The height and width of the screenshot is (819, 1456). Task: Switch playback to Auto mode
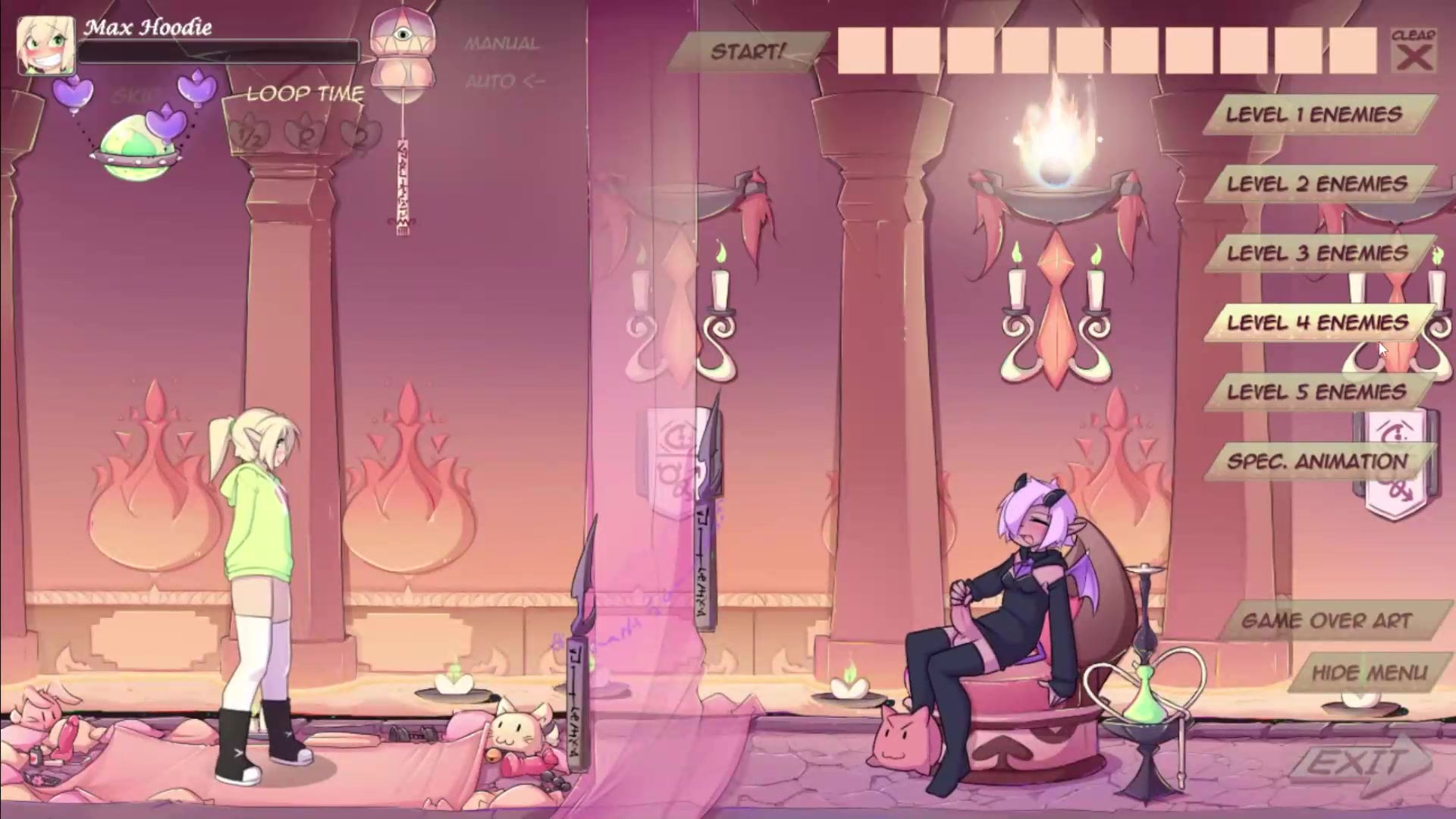pyautogui.click(x=504, y=80)
